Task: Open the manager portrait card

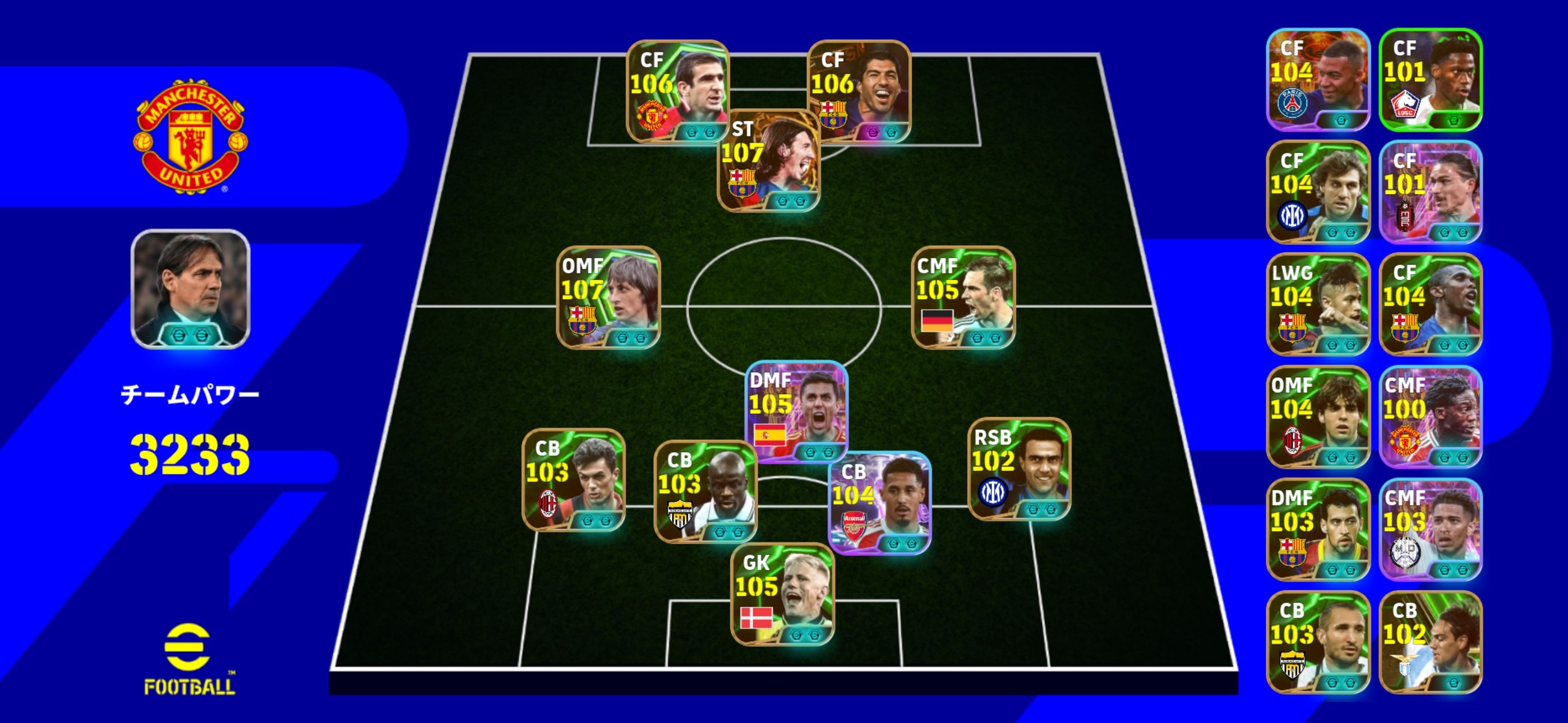Action: tap(191, 289)
